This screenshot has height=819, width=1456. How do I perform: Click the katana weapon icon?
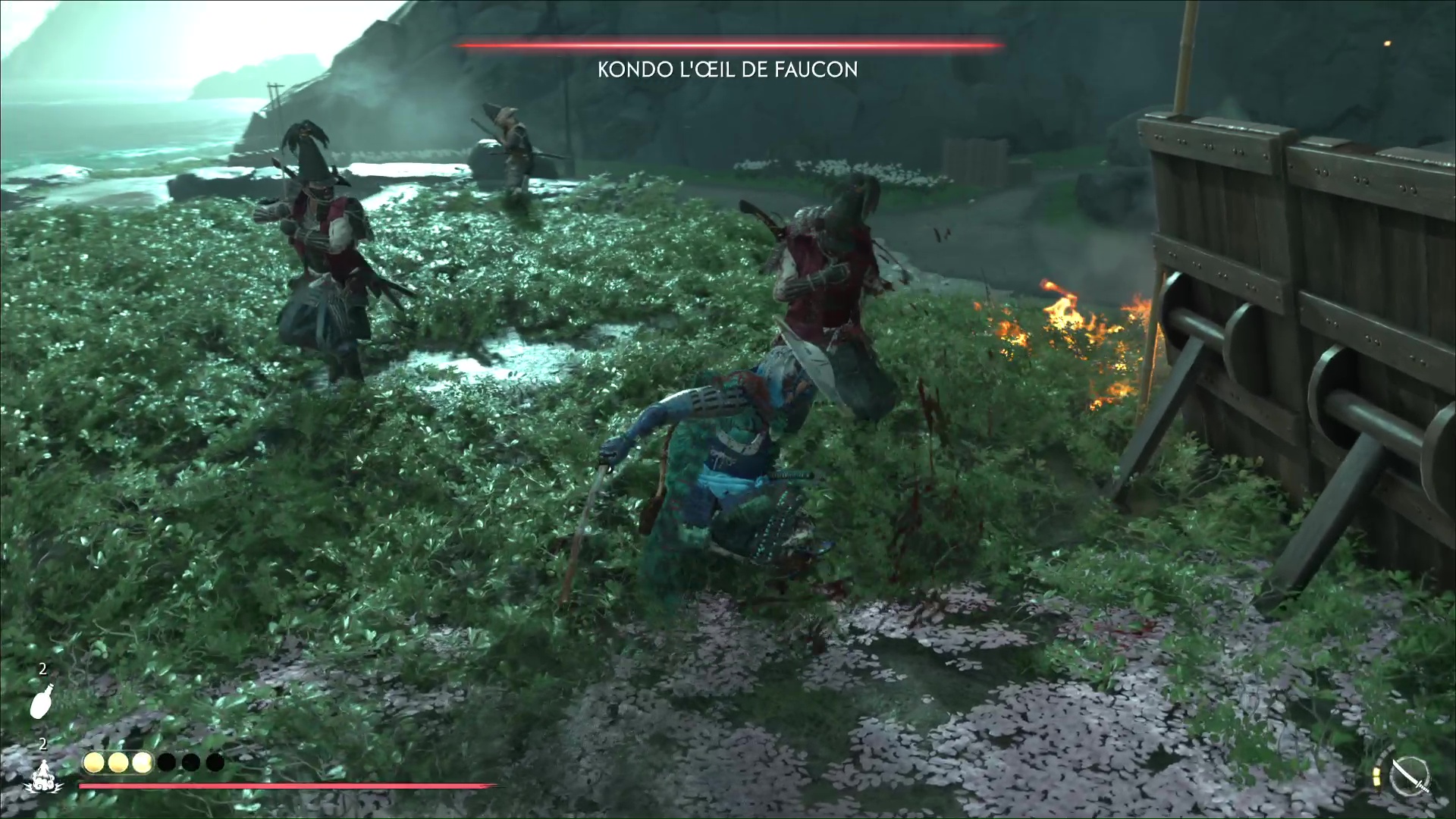click(1410, 777)
